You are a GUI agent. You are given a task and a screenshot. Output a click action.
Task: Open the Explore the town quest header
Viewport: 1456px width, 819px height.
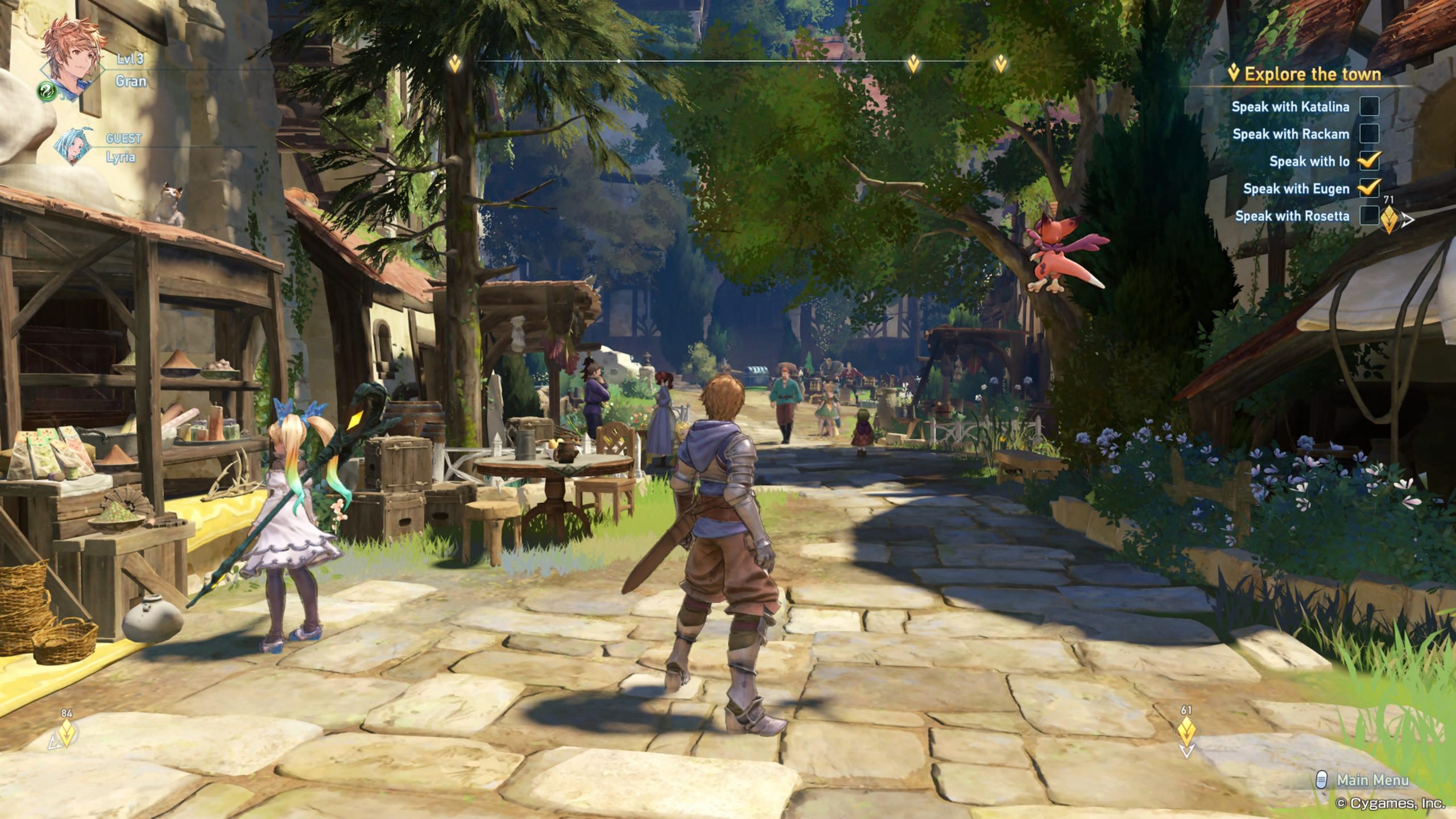coord(1312,75)
